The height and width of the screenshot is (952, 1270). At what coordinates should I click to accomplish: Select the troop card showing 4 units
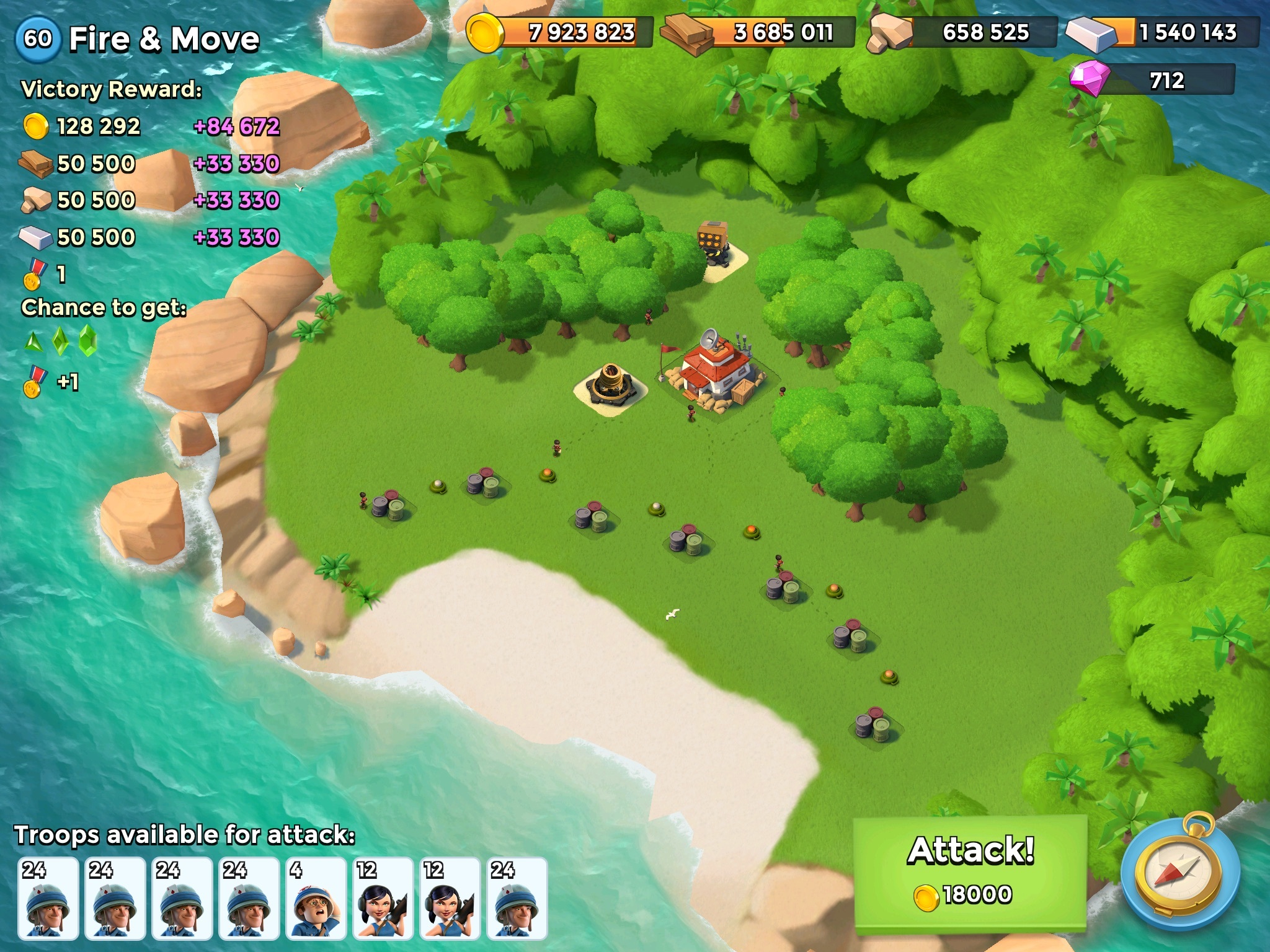point(316,898)
